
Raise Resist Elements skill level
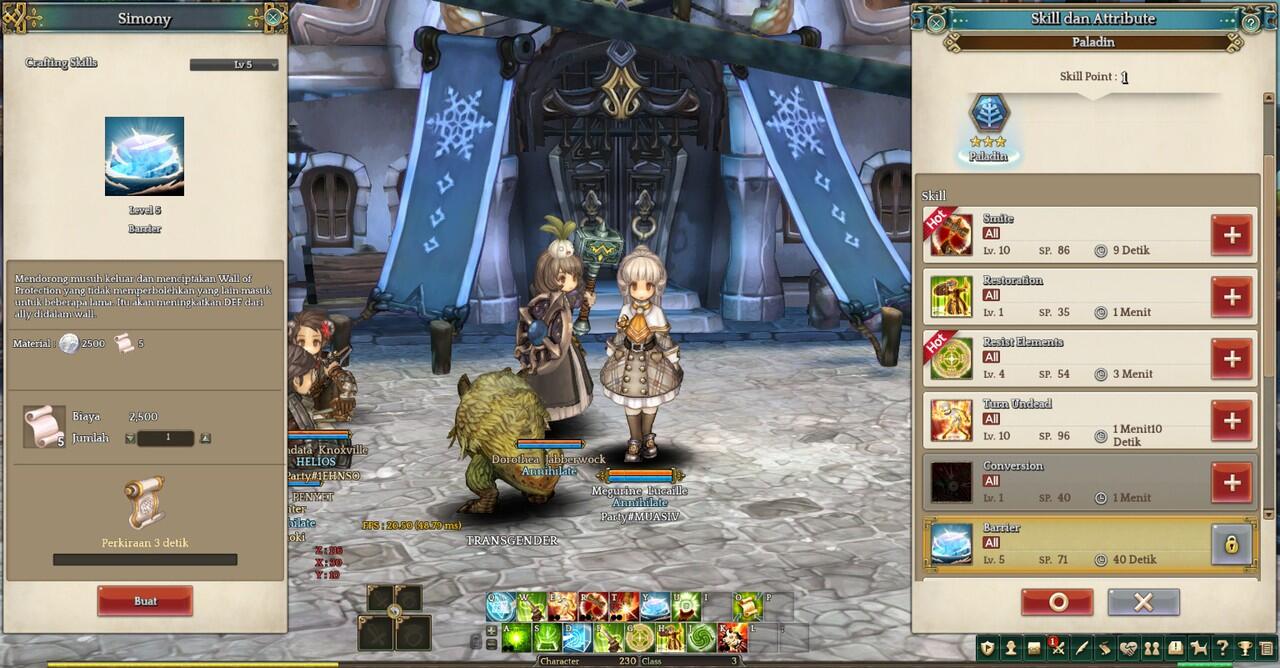(x=1231, y=359)
